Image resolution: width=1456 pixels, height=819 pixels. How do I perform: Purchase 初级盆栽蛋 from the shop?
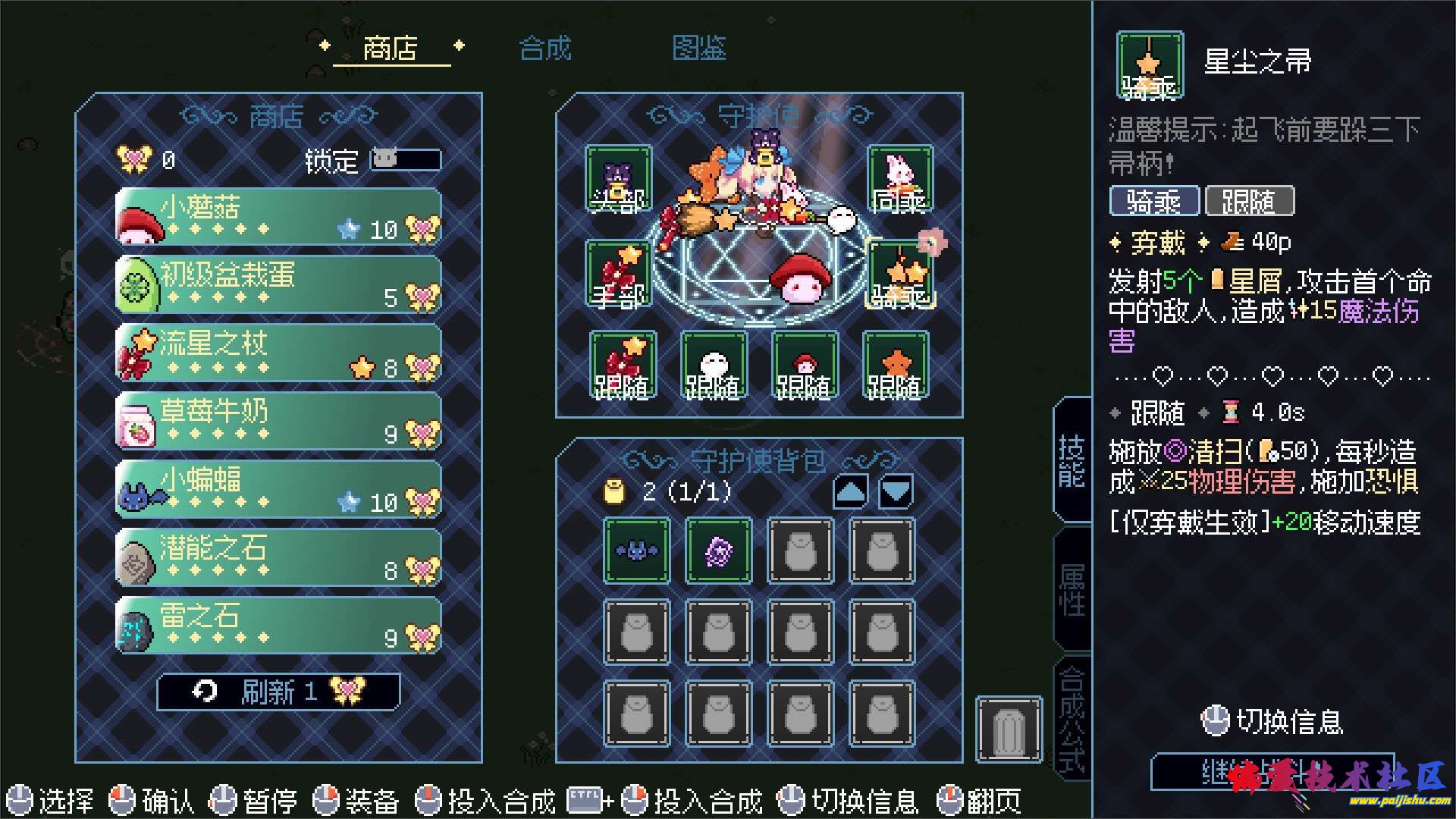pyautogui.click(x=278, y=285)
